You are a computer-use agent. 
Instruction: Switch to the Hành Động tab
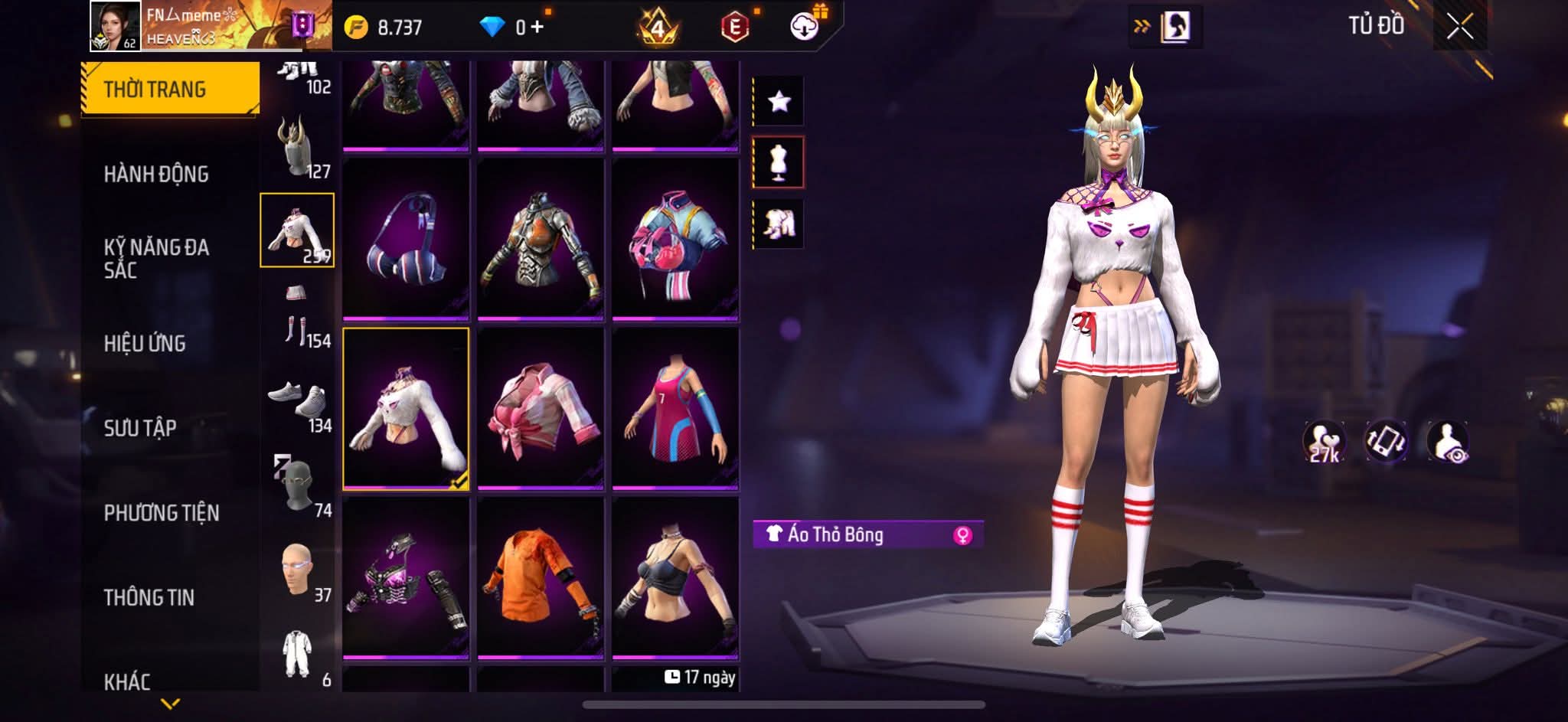click(x=156, y=175)
